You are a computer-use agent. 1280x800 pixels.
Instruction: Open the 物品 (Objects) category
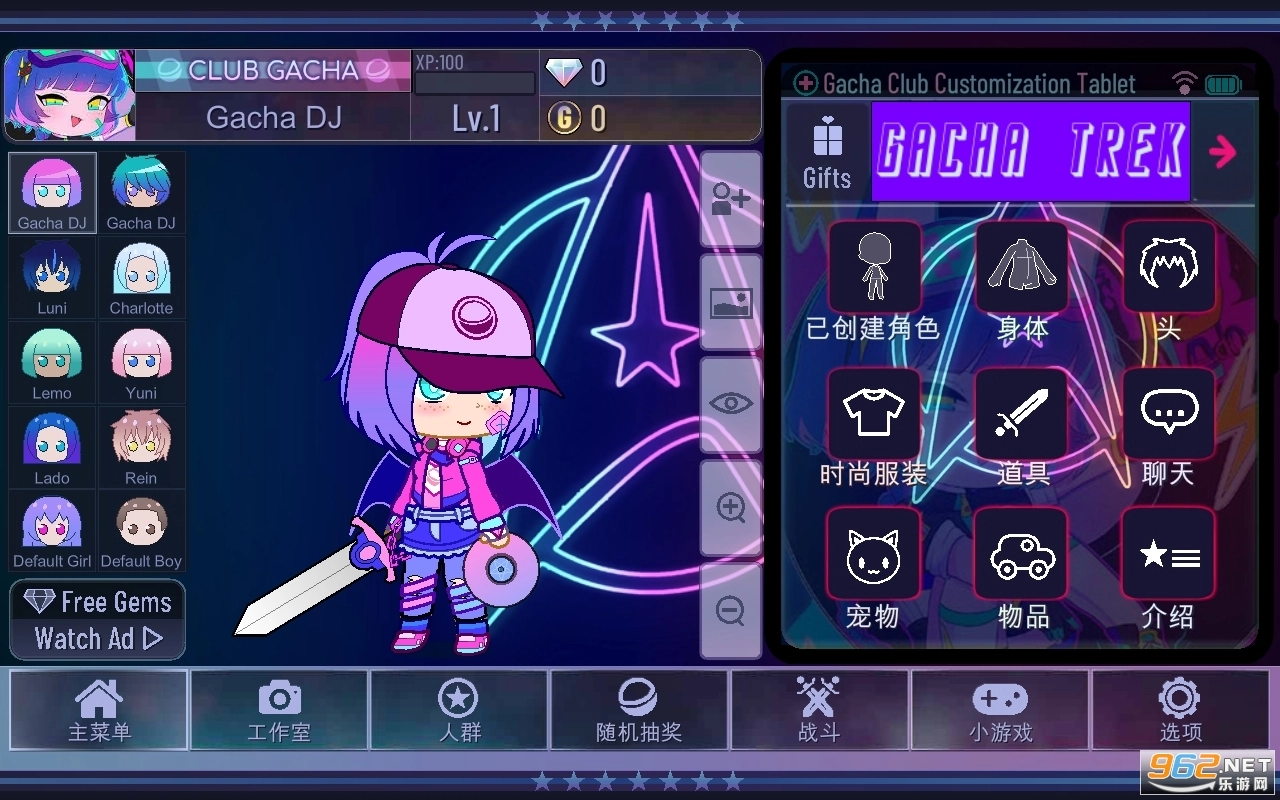tap(1022, 553)
